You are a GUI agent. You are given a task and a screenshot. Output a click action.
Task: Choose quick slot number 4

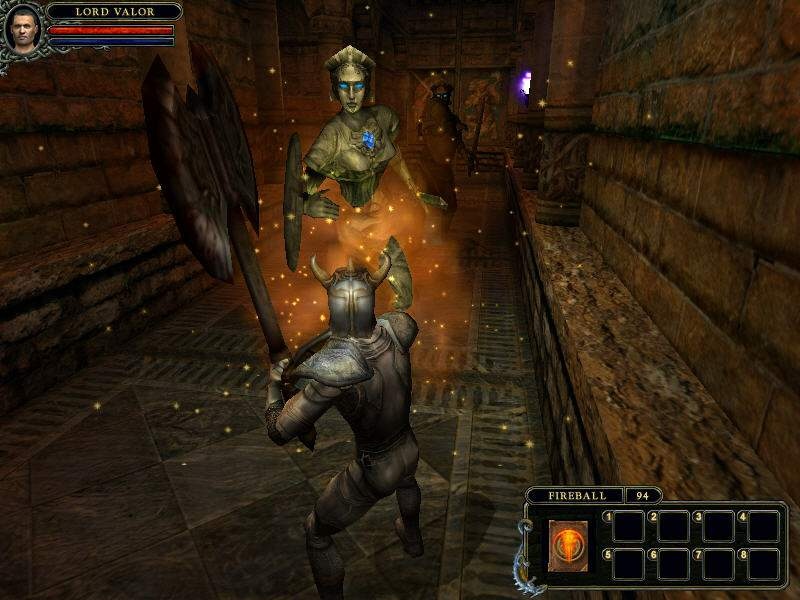coord(764,526)
